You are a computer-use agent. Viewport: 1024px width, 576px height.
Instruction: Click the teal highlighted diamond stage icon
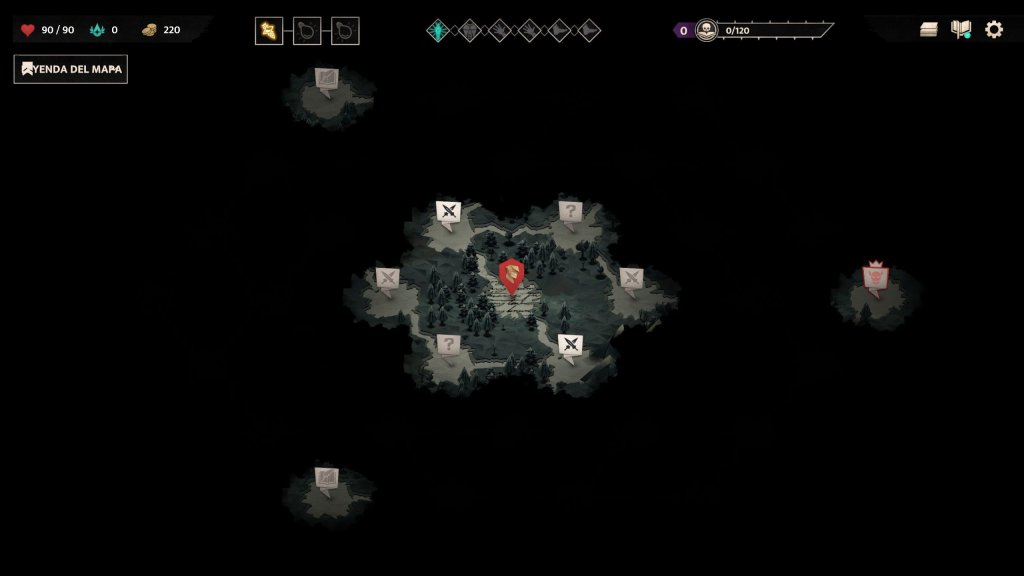(438, 30)
